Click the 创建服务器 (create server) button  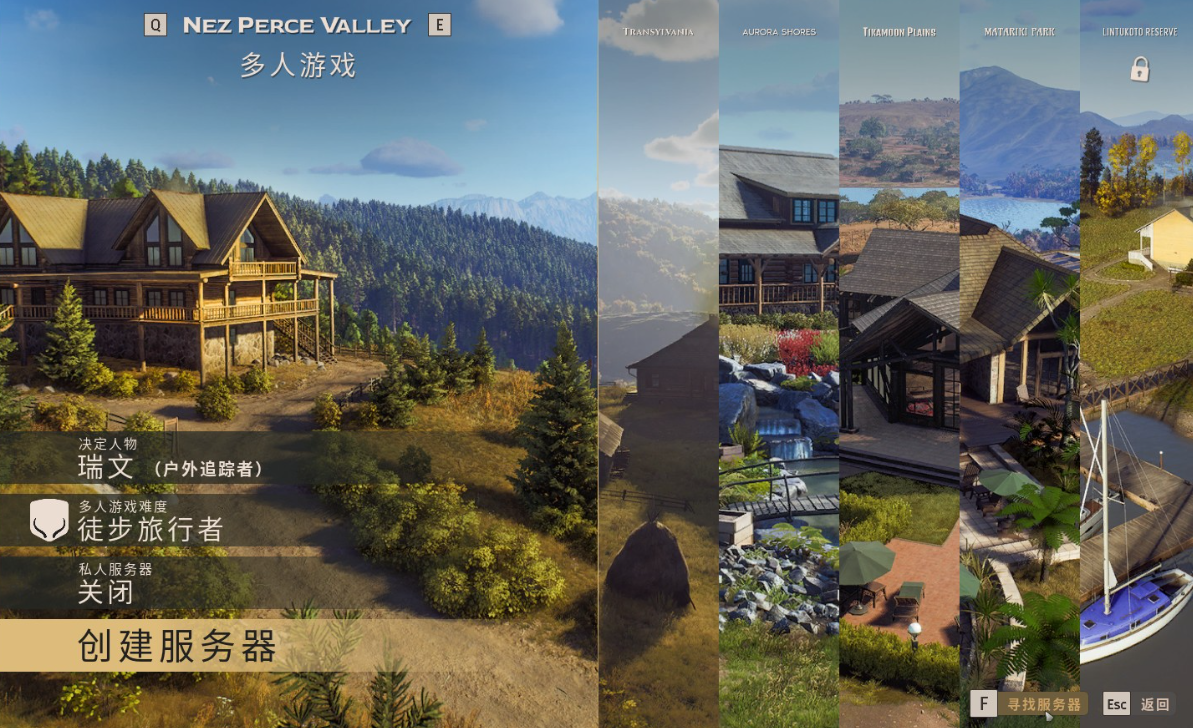click(180, 646)
